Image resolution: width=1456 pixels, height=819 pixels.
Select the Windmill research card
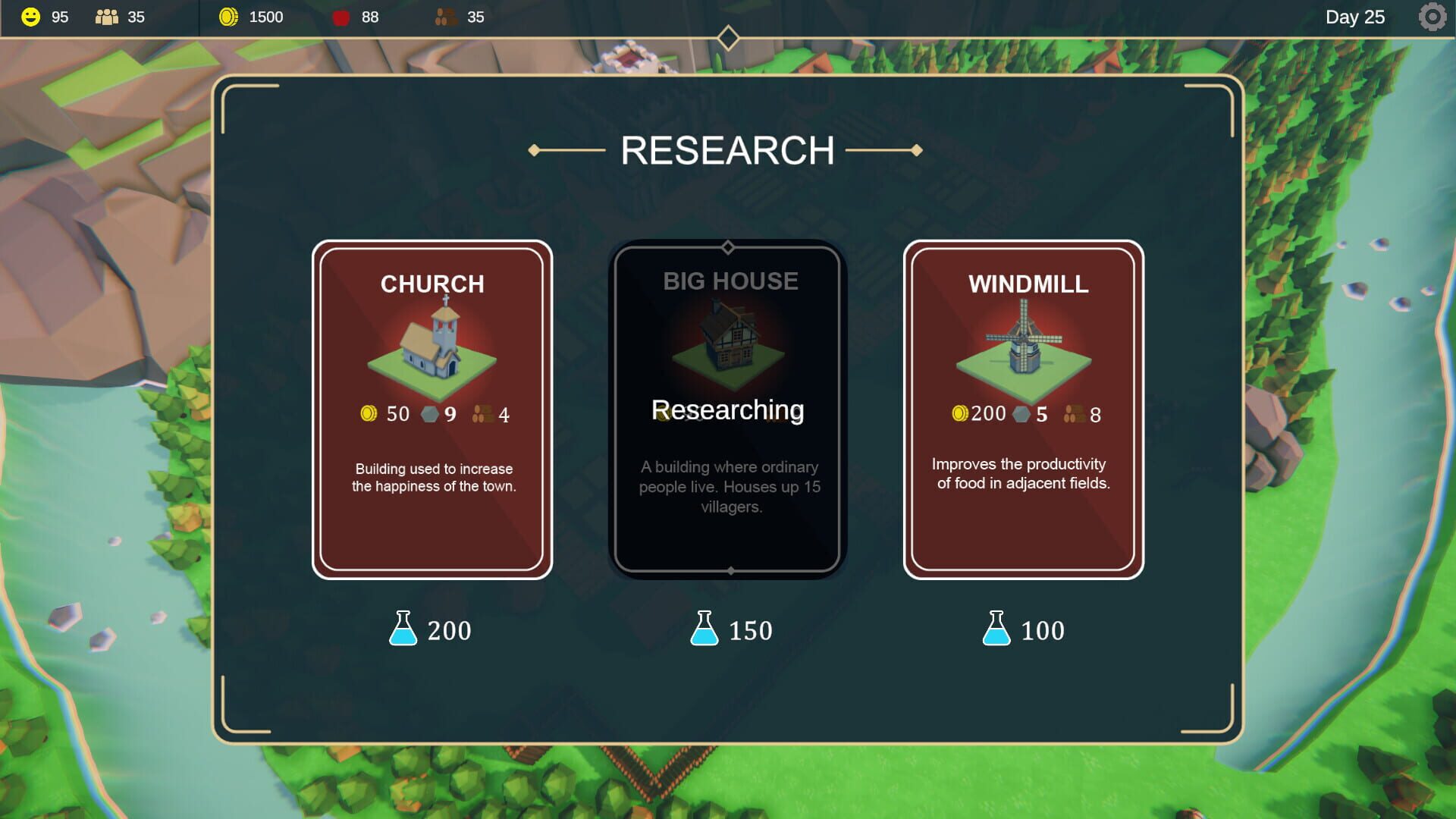[1025, 409]
